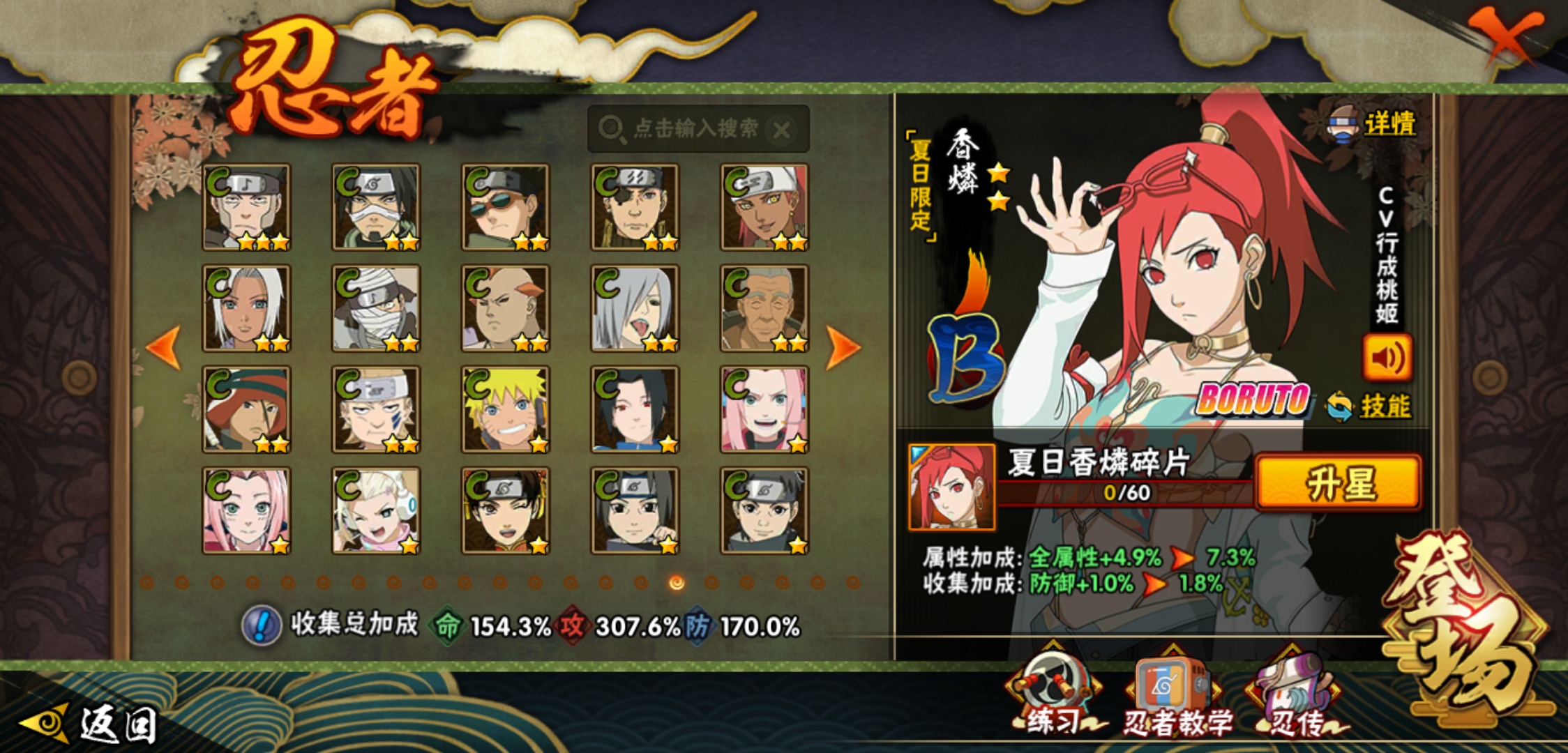Image resolution: width=1568 pixels, height=753 pixels.
Task: Choose the bandaged-face ninja portrait
Action: point(376,308)
